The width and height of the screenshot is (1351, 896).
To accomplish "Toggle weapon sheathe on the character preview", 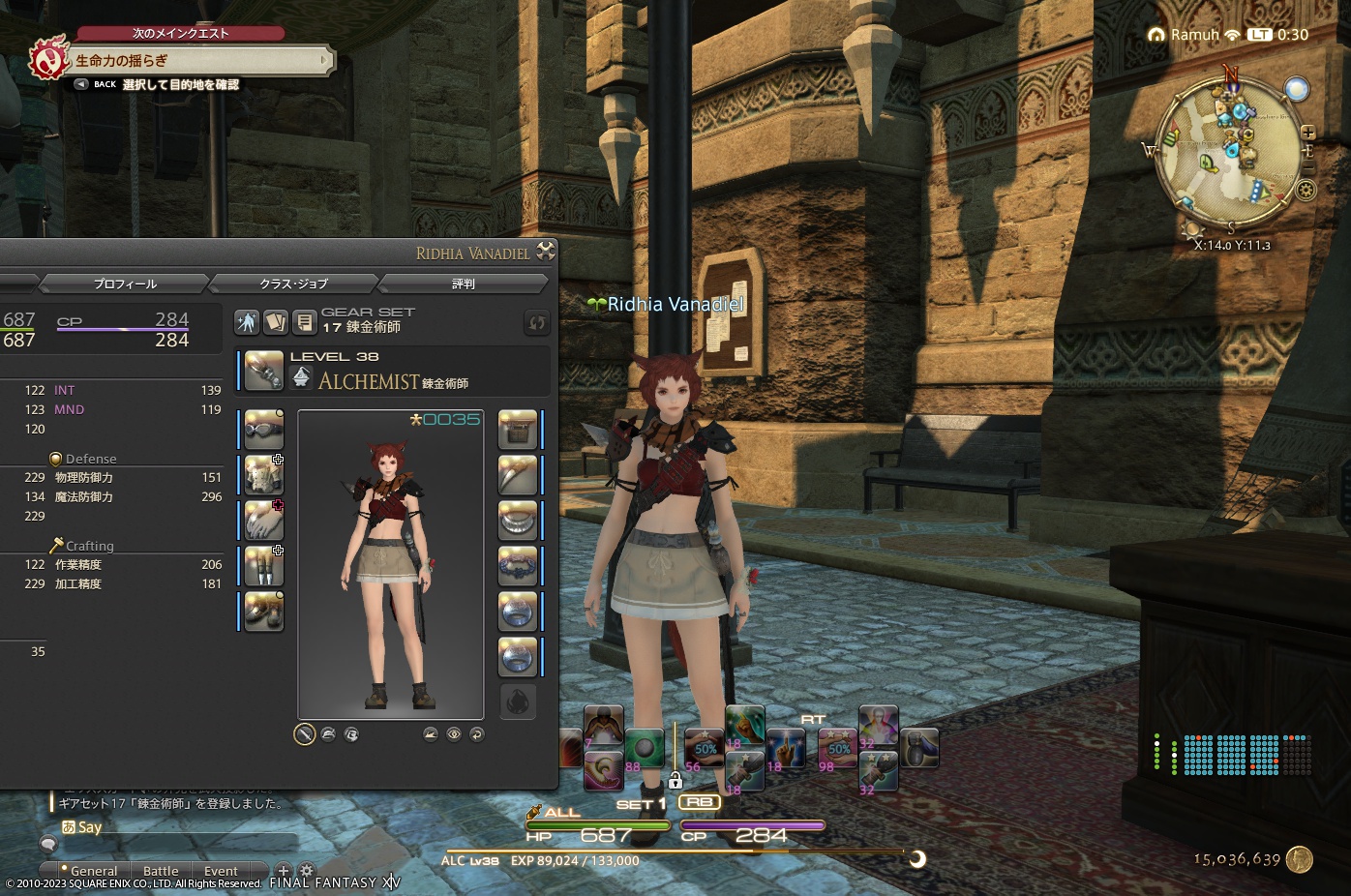I will [304, 734].
